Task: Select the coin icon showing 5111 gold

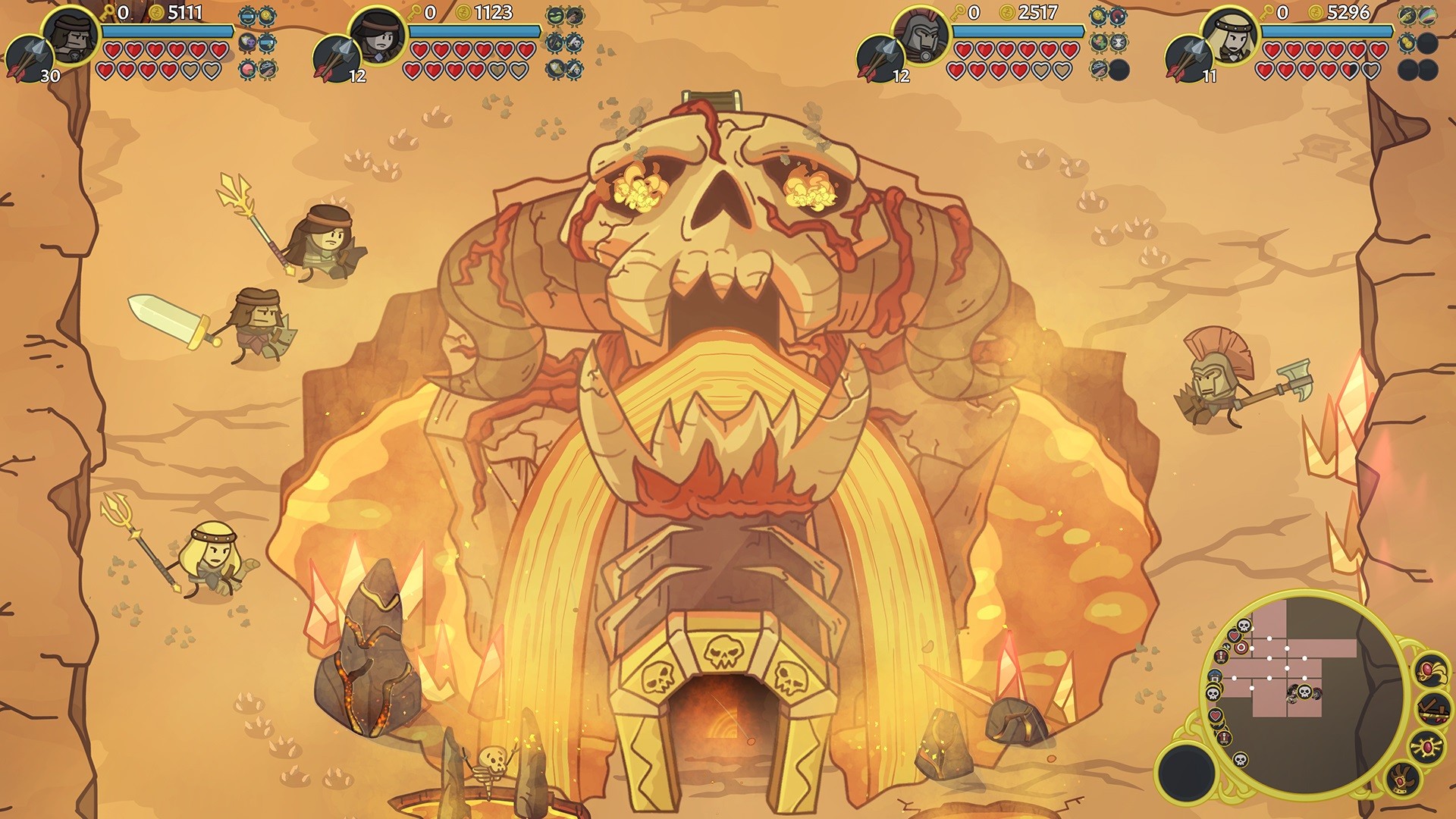Action: [x=157, y=13]
